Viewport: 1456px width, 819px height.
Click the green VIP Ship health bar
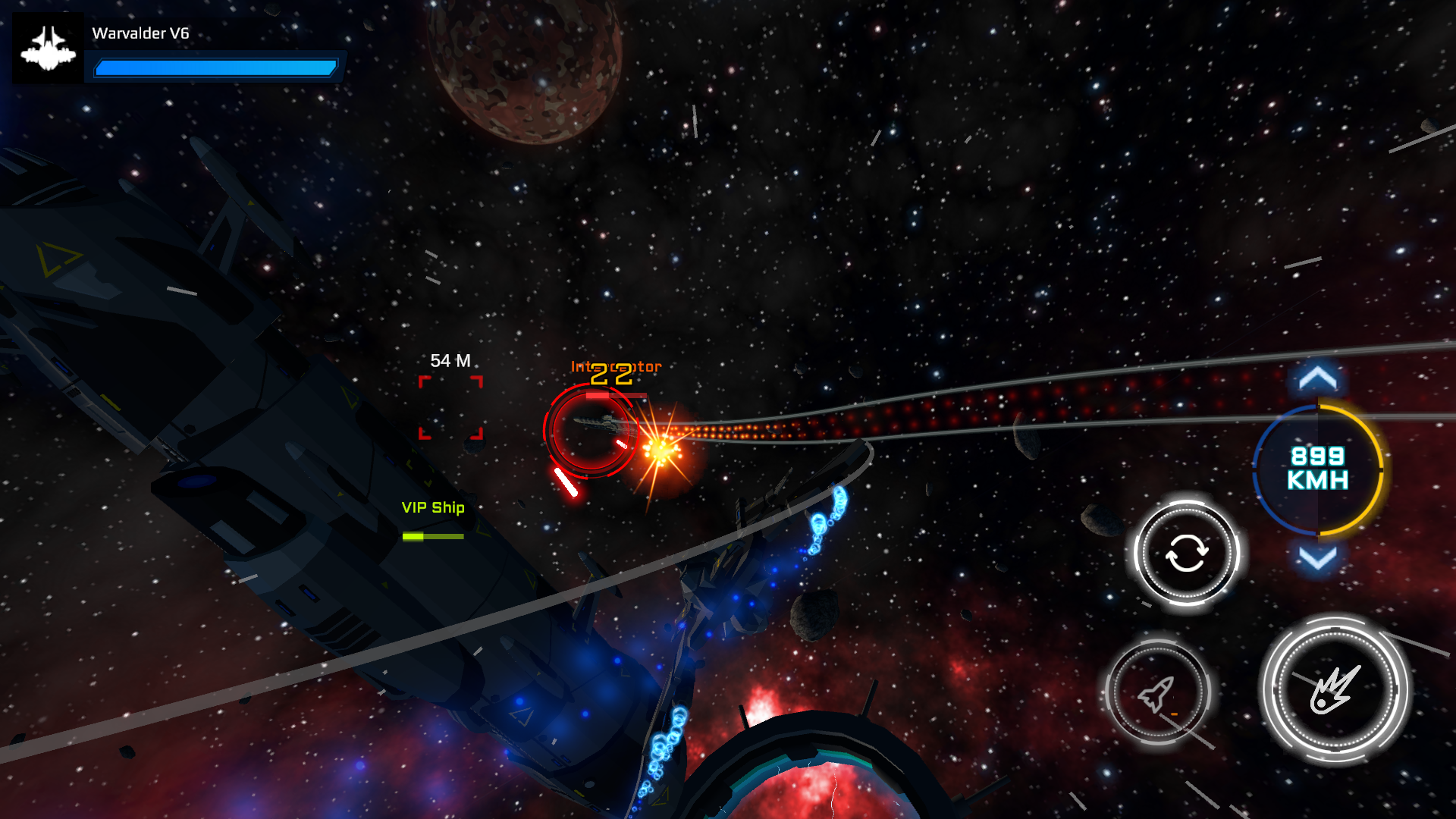coord(432,535)
